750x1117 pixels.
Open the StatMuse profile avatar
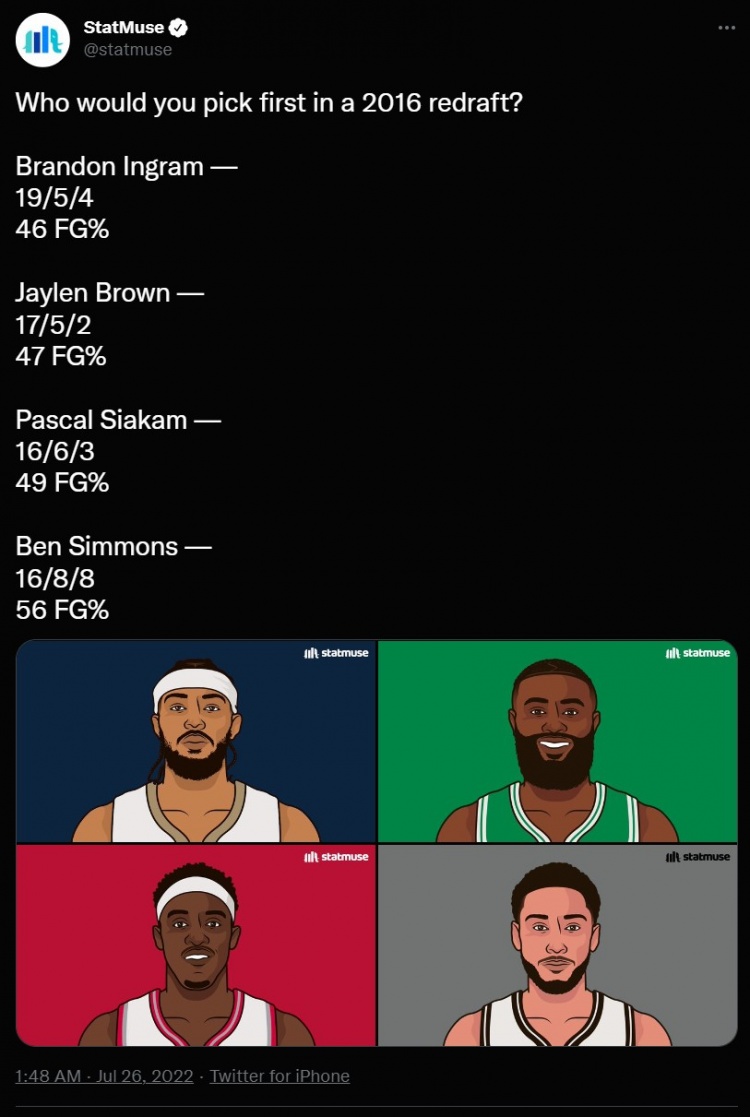pos(42,40)
